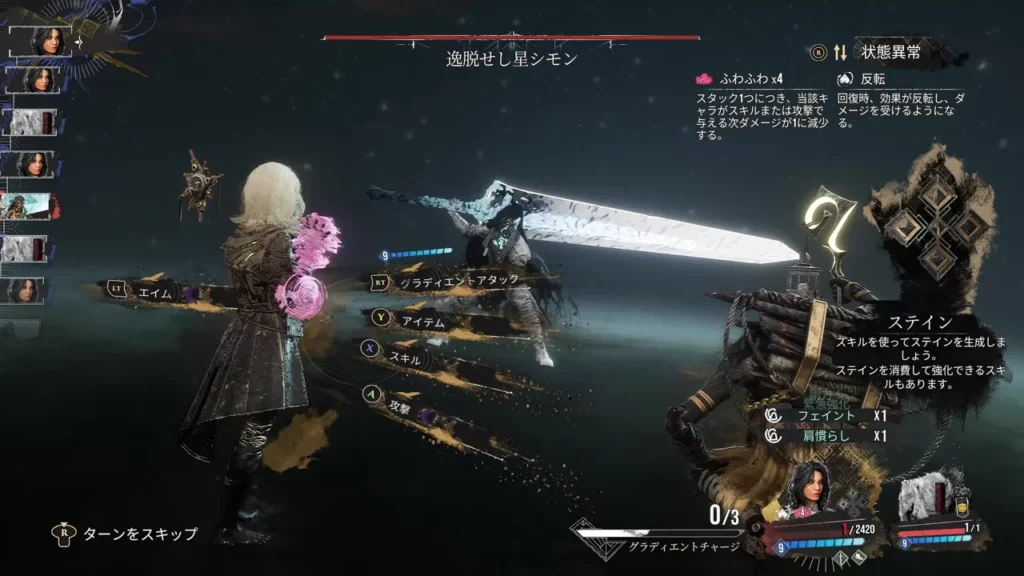Select the エイム aim command

pyautogui.click(x=150, y=290)
